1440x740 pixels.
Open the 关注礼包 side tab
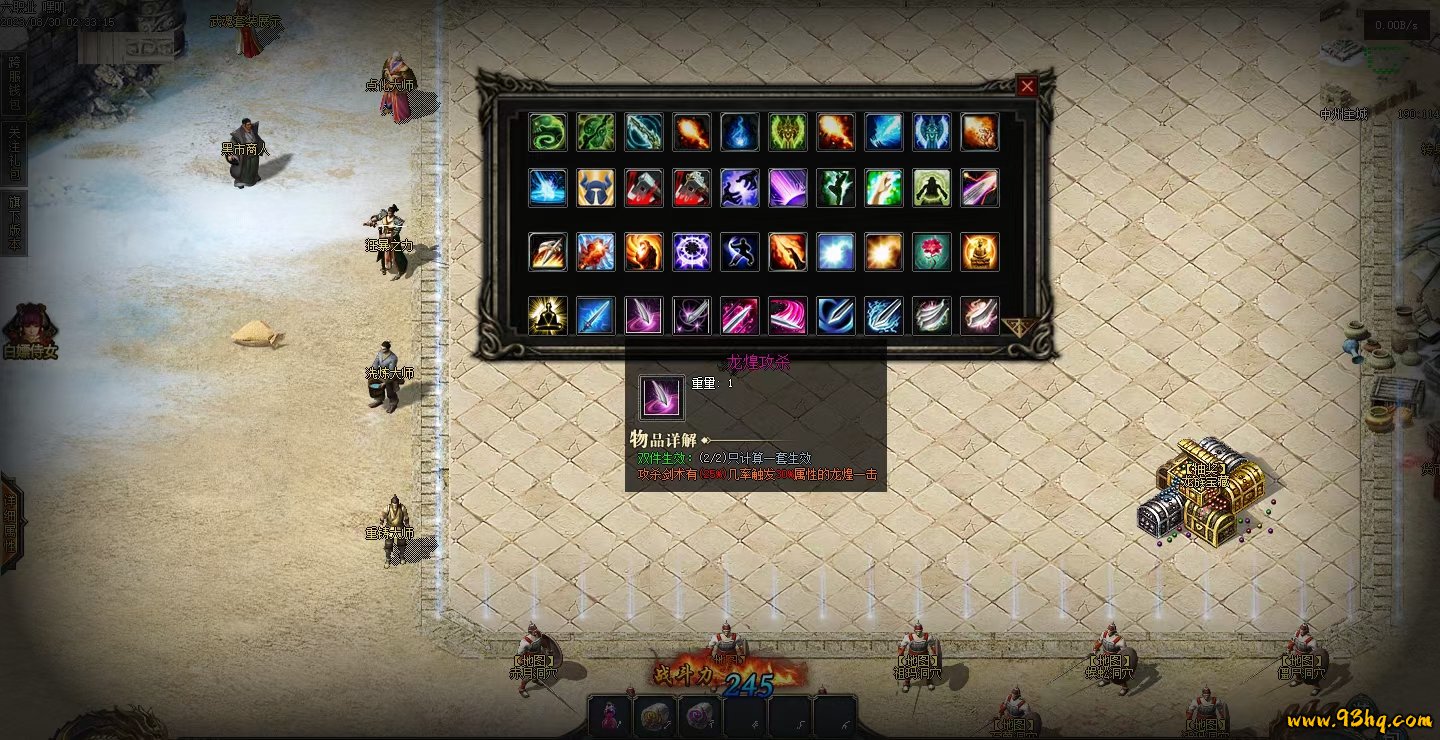tap(14, 154)
